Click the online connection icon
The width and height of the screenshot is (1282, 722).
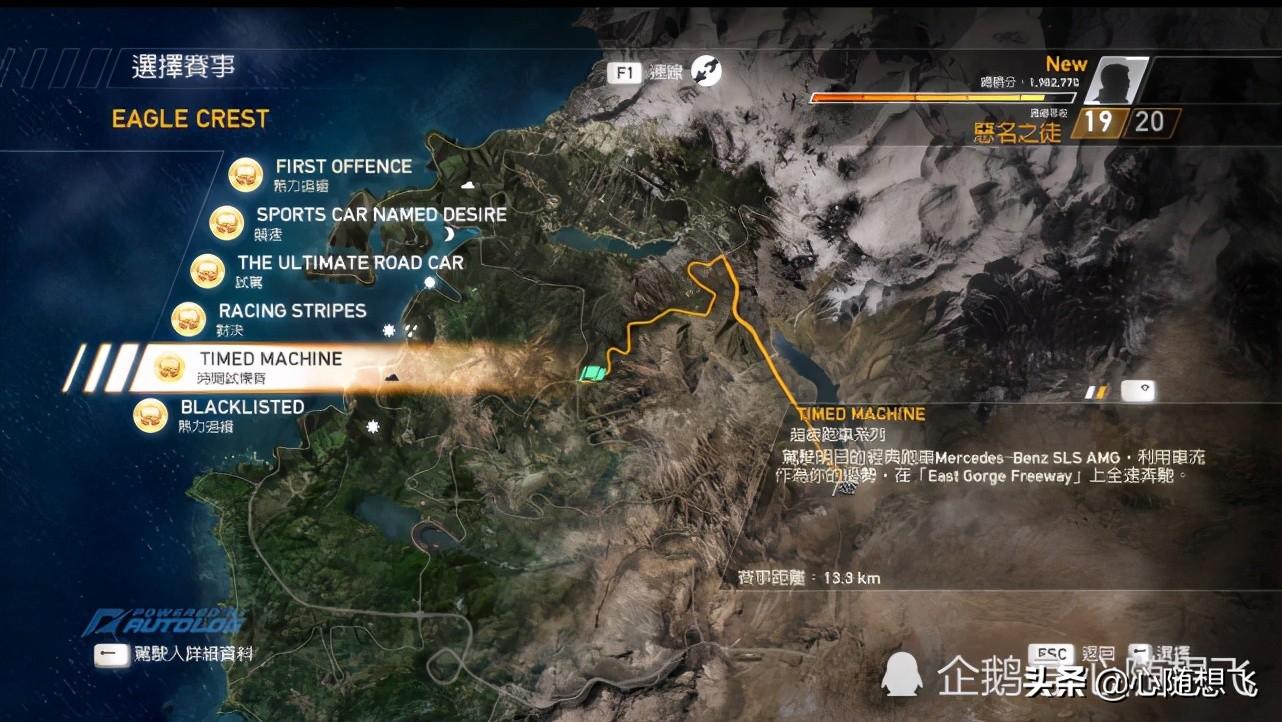click(705, 71)
